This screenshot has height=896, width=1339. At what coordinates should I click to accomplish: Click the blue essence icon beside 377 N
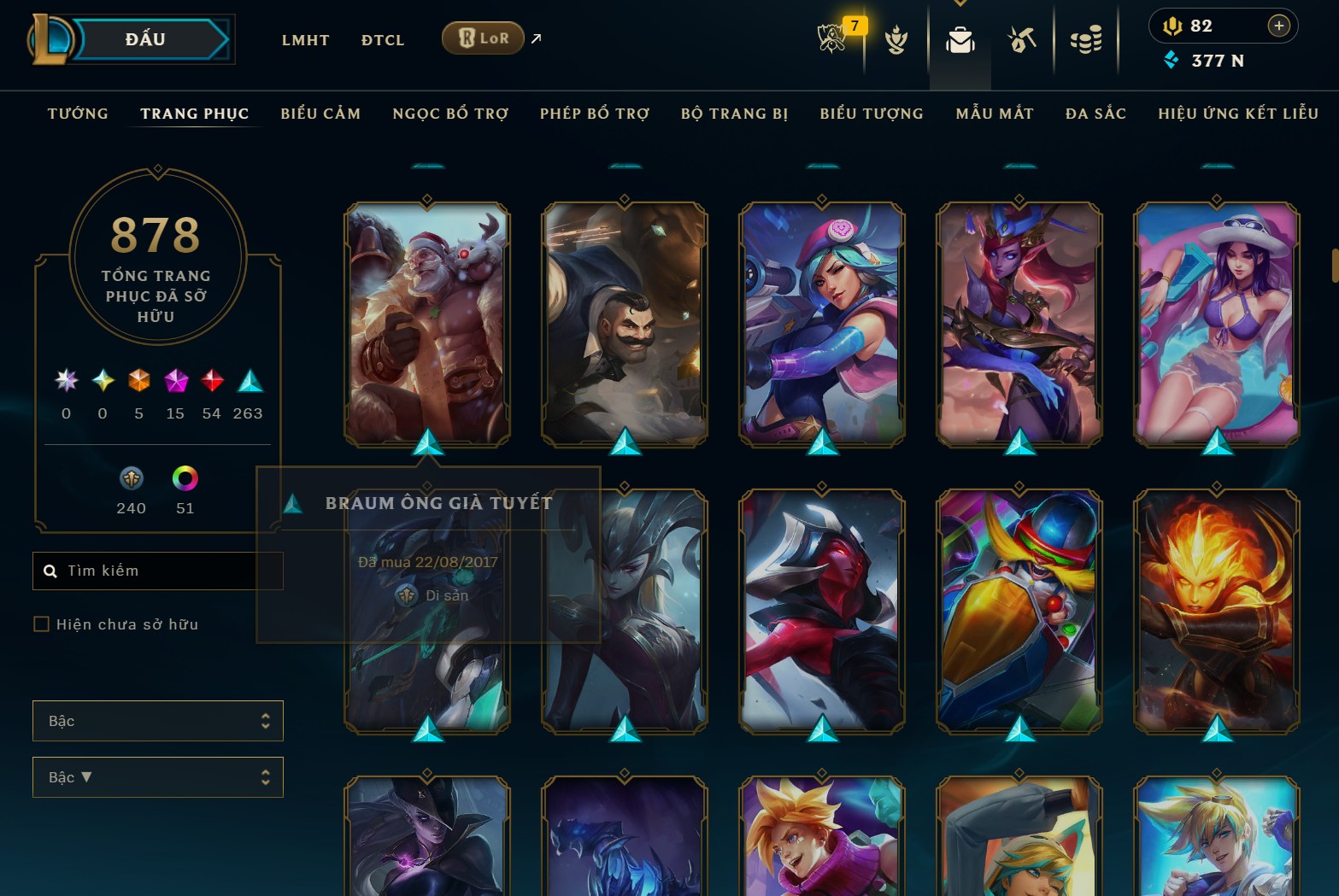click(1172, 61)
